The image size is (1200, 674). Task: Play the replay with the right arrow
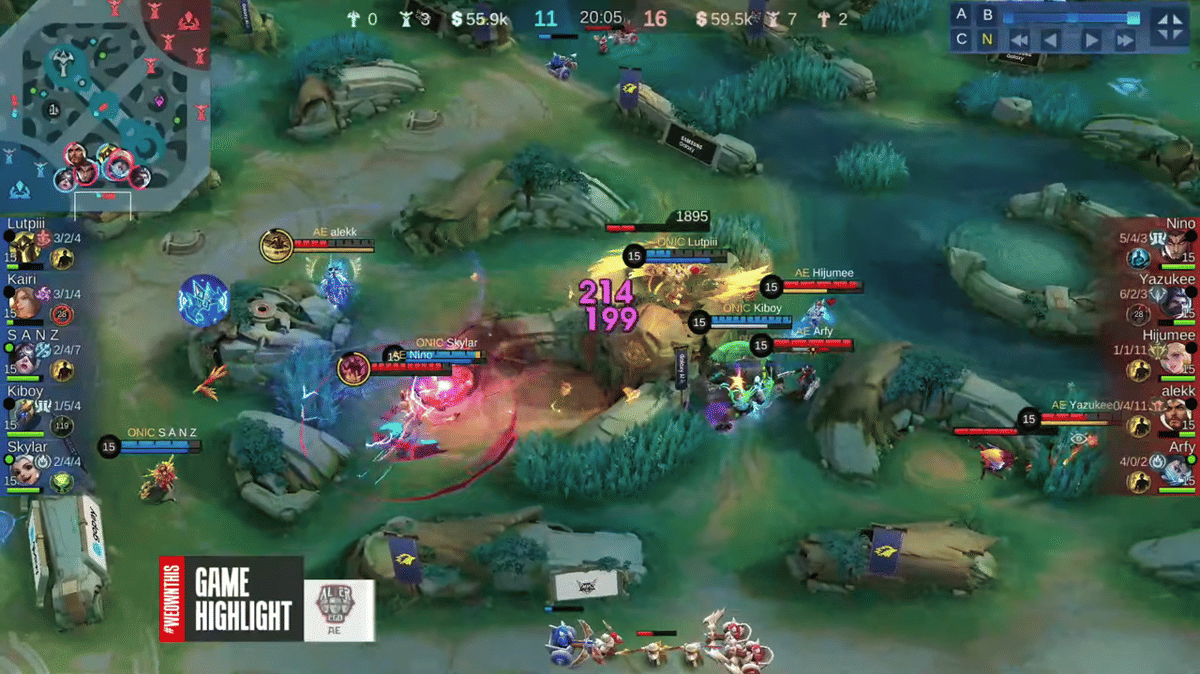[1092, 41]
